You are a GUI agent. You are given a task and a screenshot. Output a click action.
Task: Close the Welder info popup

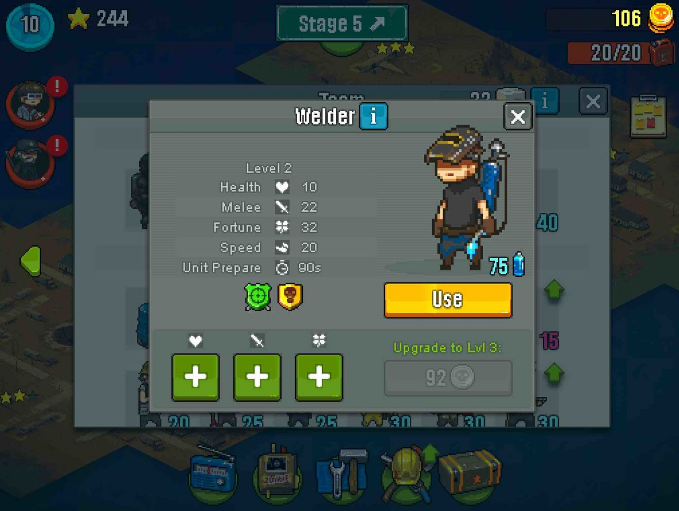[x=517, y=117]
